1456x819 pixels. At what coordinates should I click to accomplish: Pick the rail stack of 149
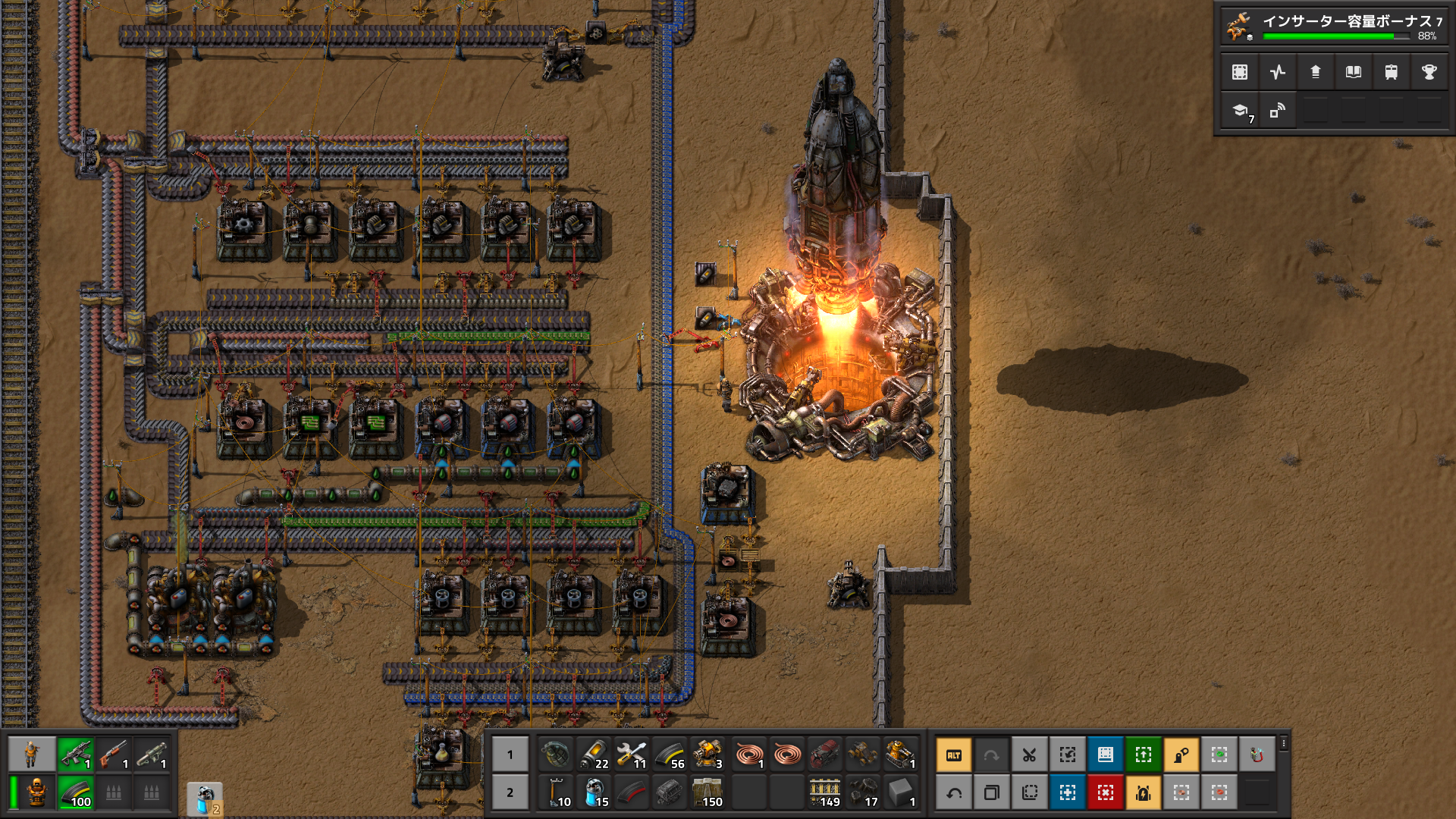[x=825, y=792]
